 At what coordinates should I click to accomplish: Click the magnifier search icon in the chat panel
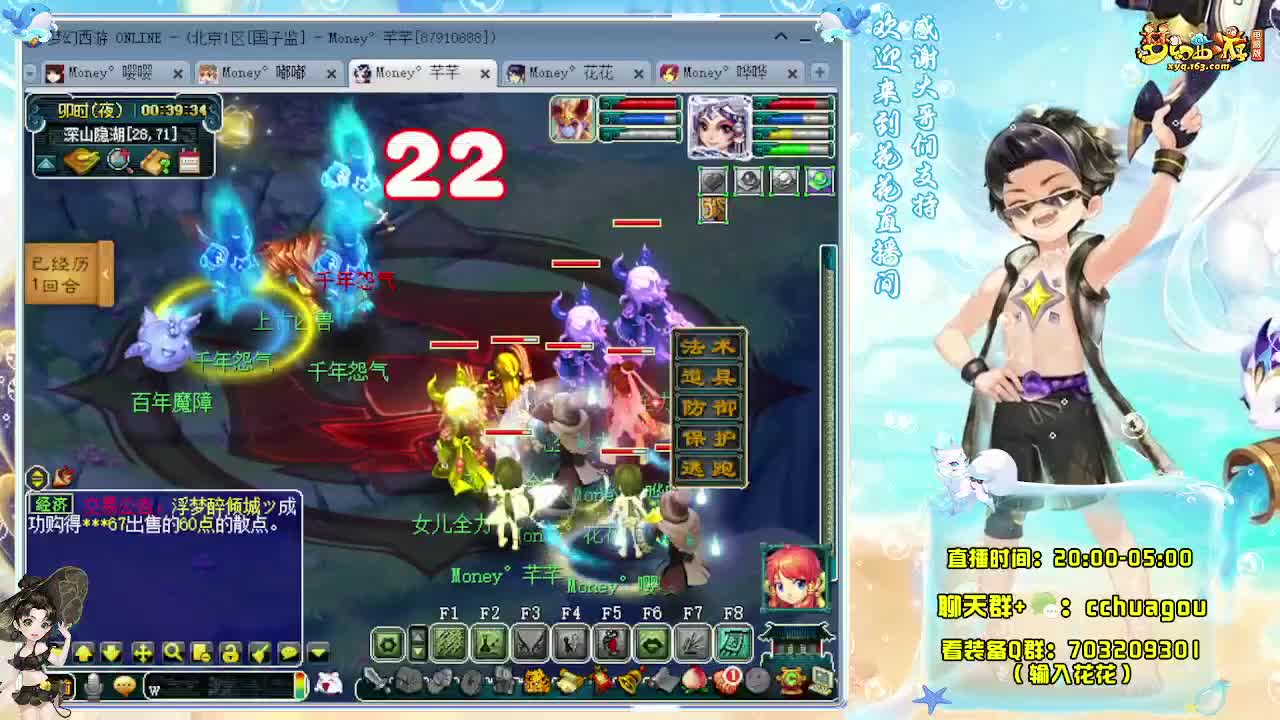174,652
